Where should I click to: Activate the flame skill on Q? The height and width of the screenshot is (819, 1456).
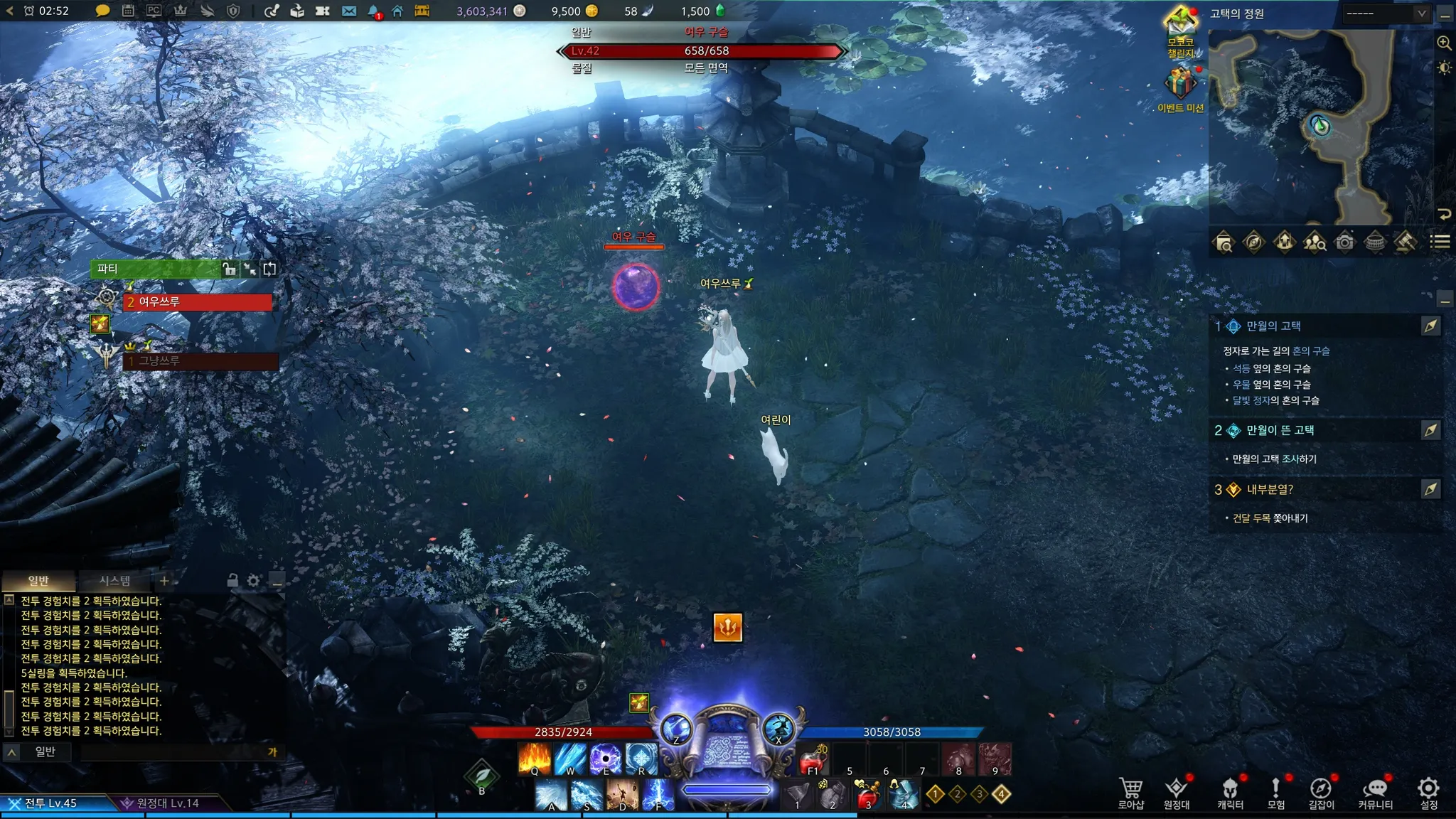pos(535,758)
